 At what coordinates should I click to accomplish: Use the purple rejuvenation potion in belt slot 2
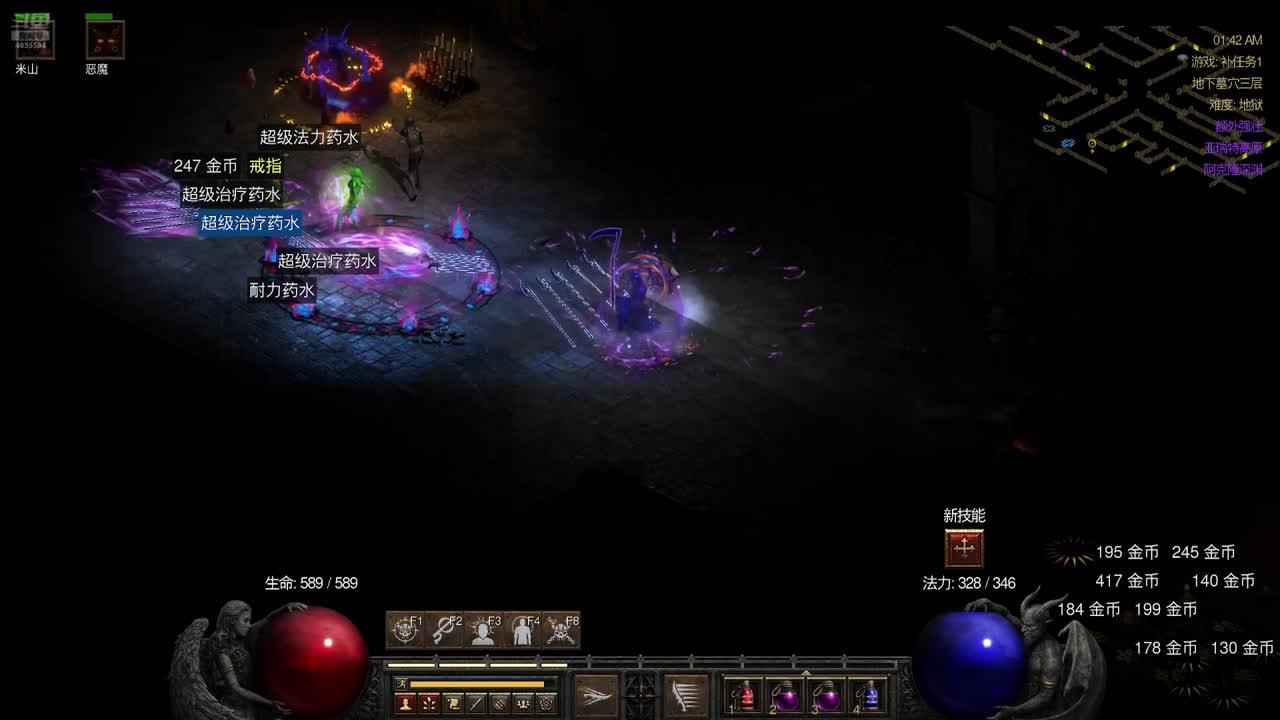(x=787, y=696)
